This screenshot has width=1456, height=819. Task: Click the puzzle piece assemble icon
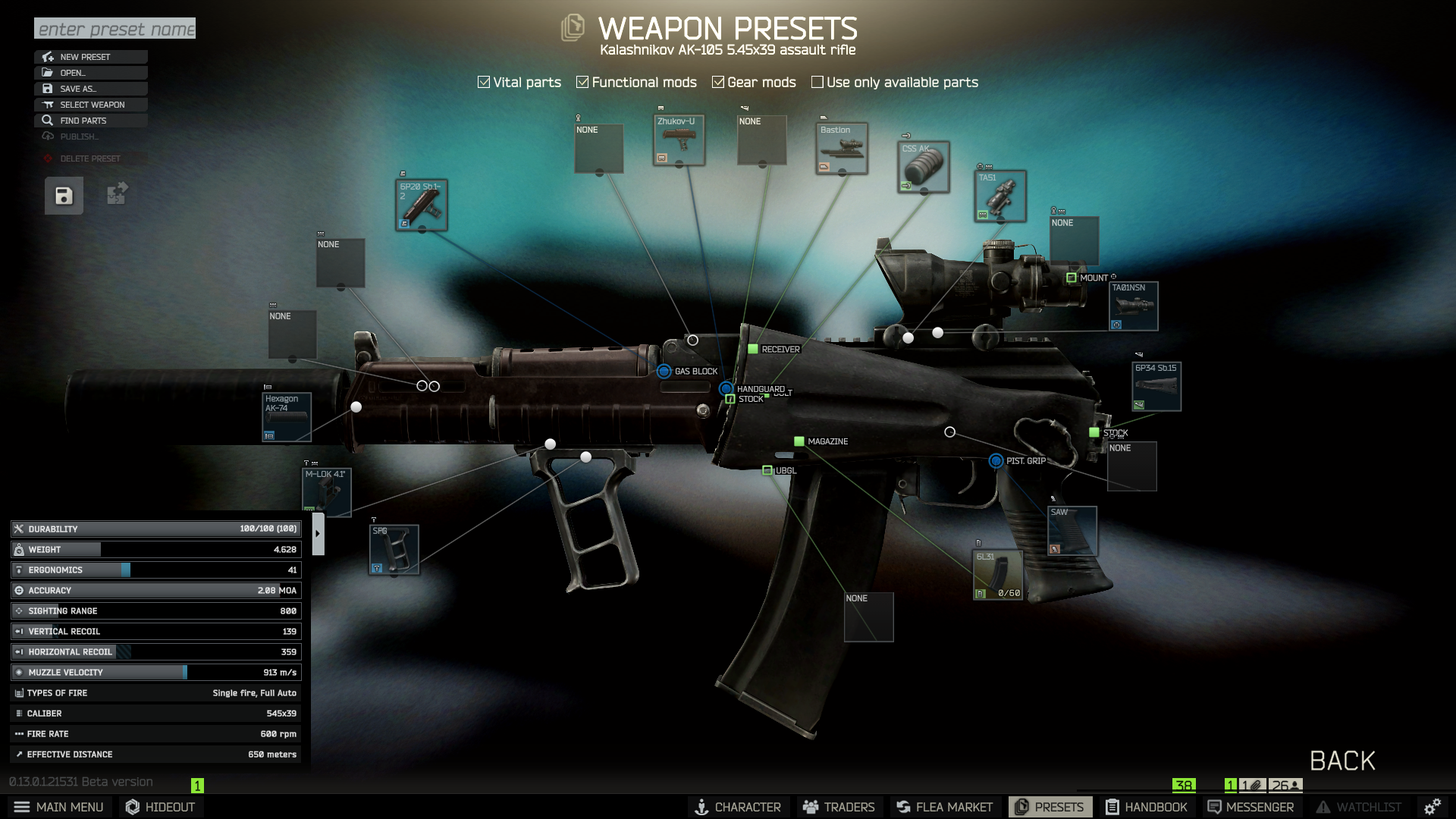116,195
